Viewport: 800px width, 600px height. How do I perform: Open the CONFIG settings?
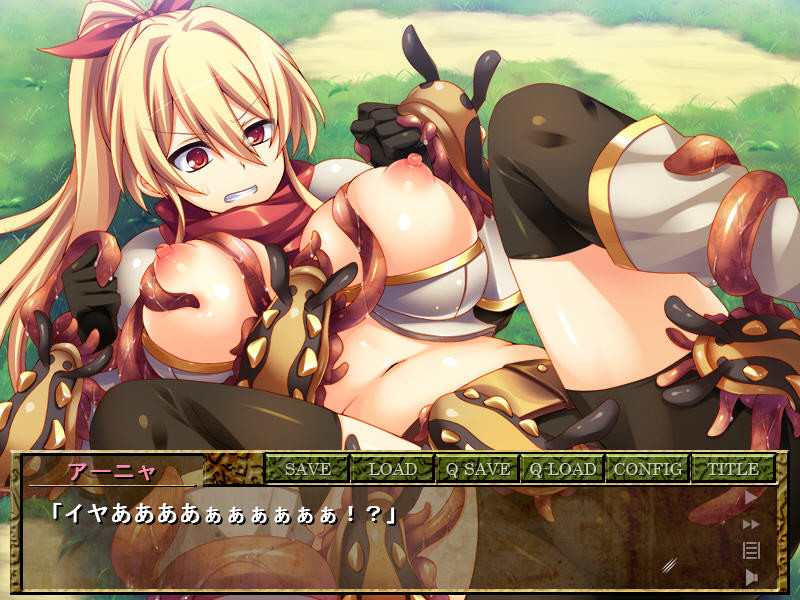click(647, 468)
